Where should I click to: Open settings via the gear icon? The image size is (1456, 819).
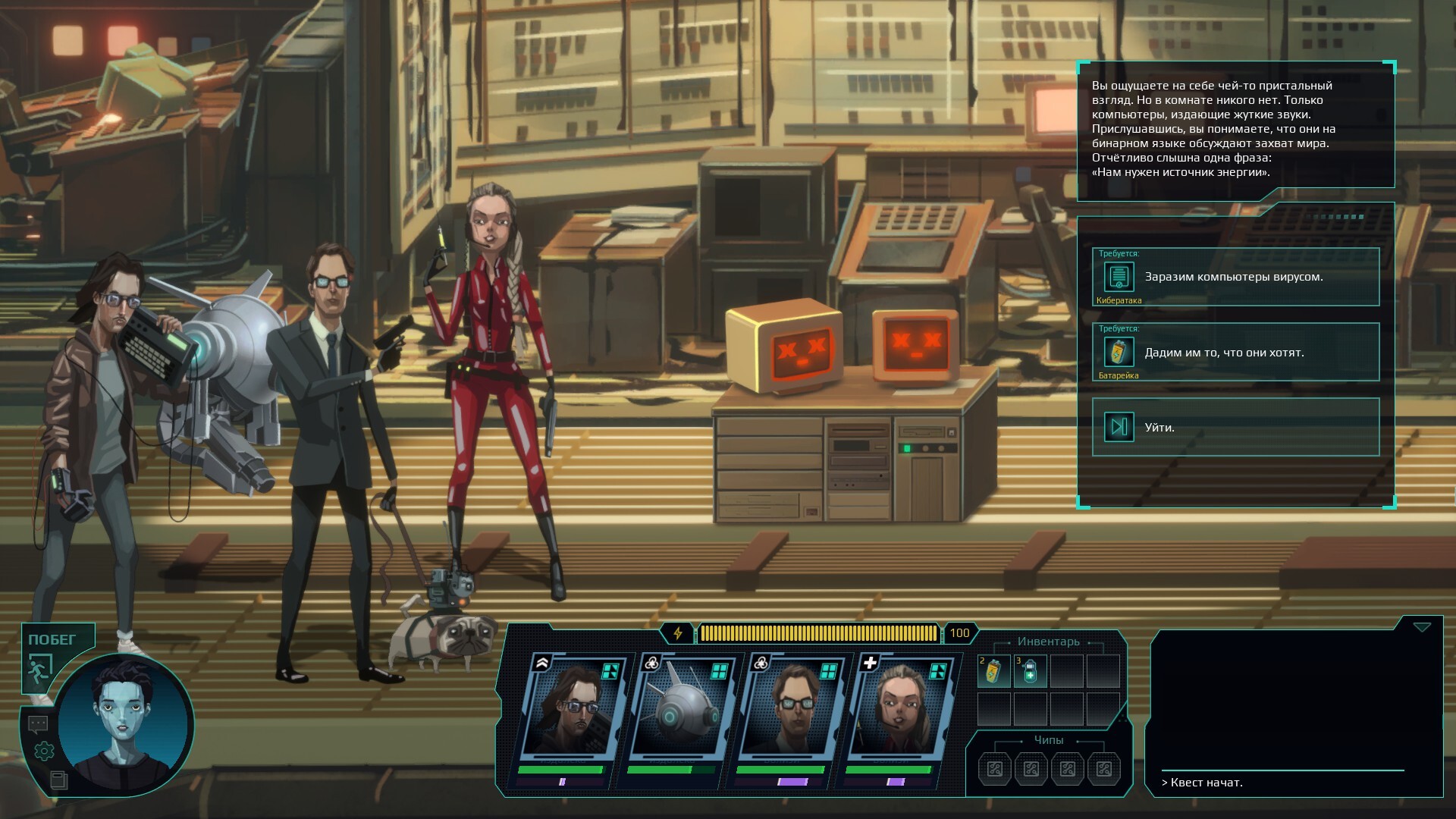point(44,751)
